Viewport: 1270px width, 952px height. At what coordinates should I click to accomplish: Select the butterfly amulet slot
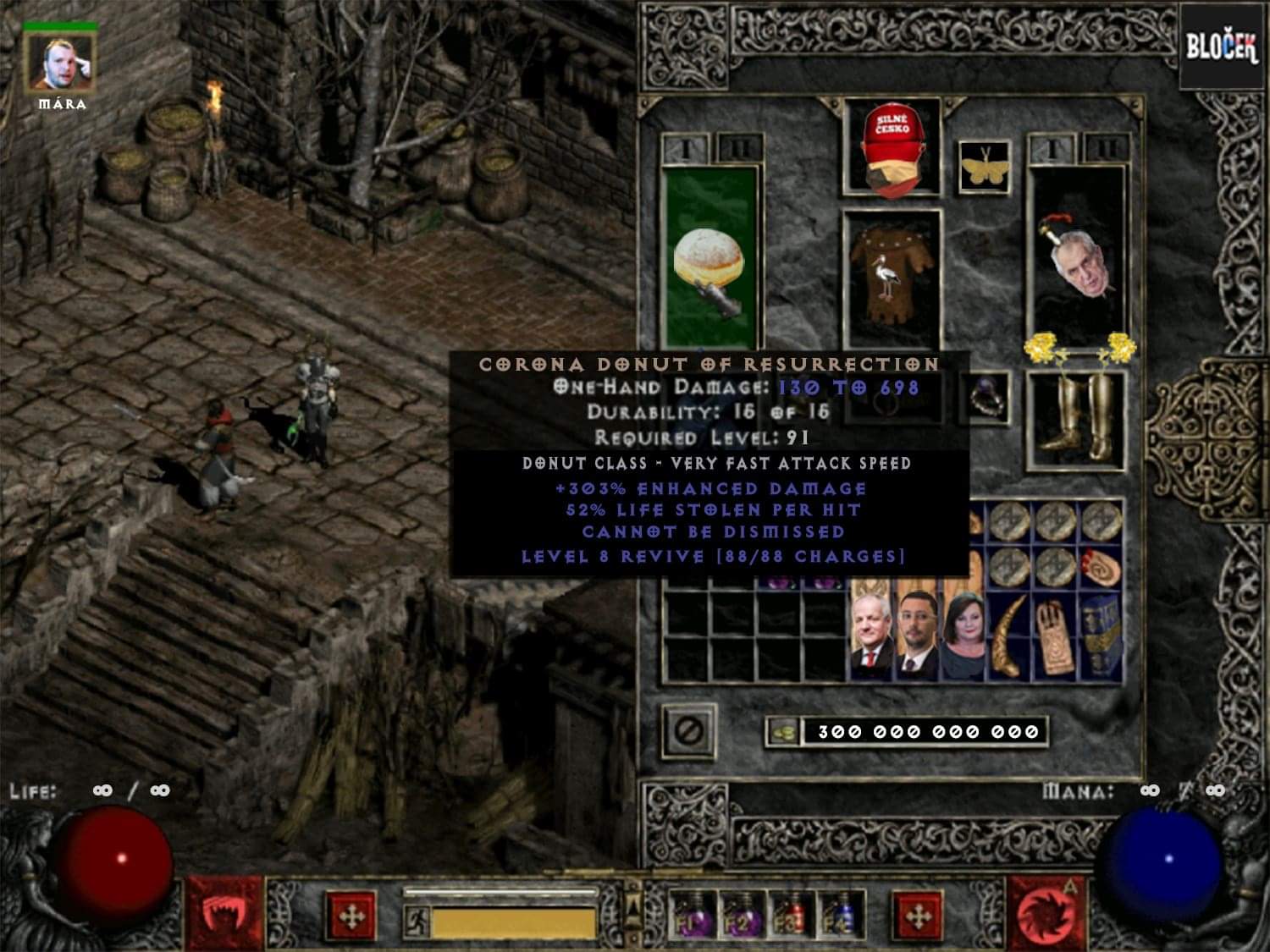point(985,167)
